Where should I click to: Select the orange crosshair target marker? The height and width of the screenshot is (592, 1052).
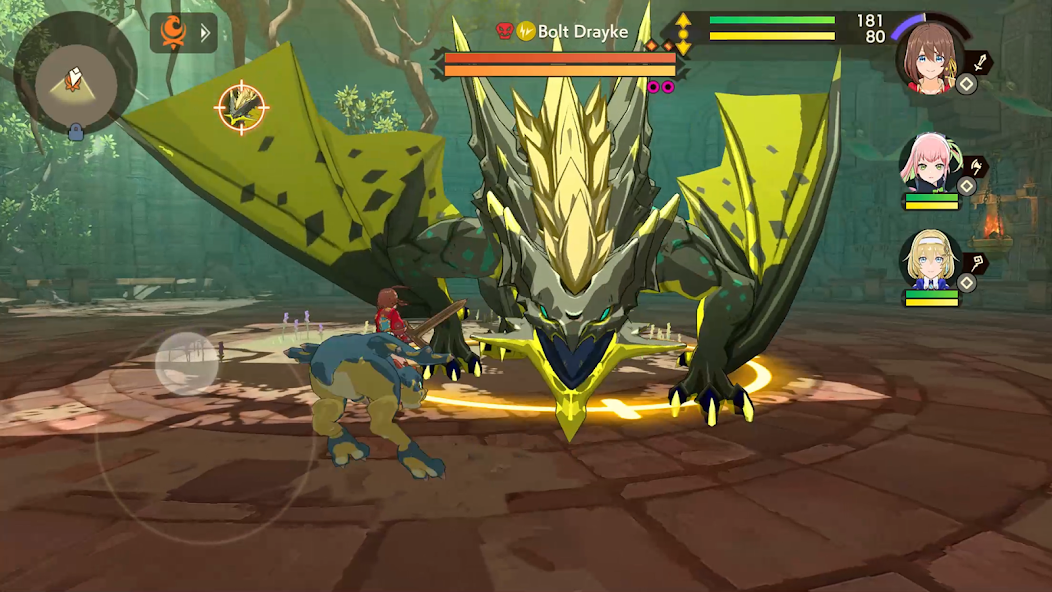point(241,107)
